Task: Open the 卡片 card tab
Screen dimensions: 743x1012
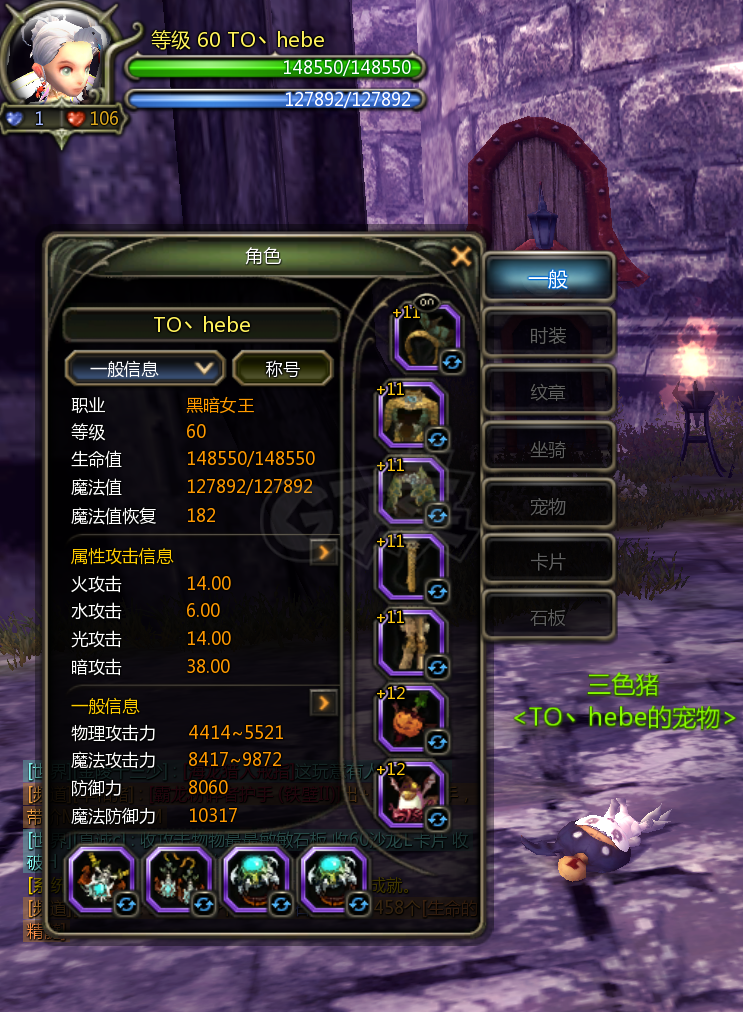Action: point(548,562)
